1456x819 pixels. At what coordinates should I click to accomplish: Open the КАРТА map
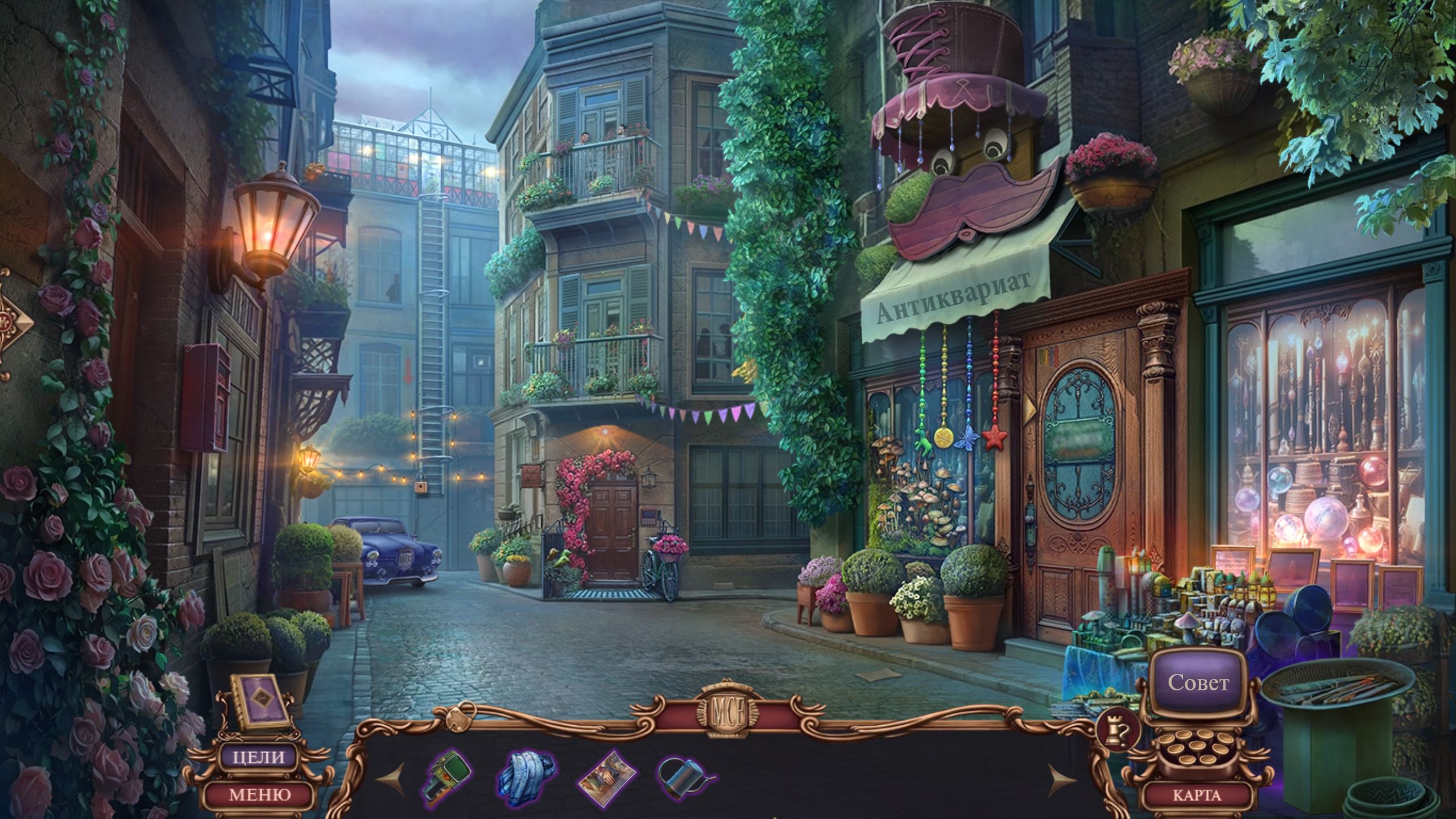point(1197,795)
